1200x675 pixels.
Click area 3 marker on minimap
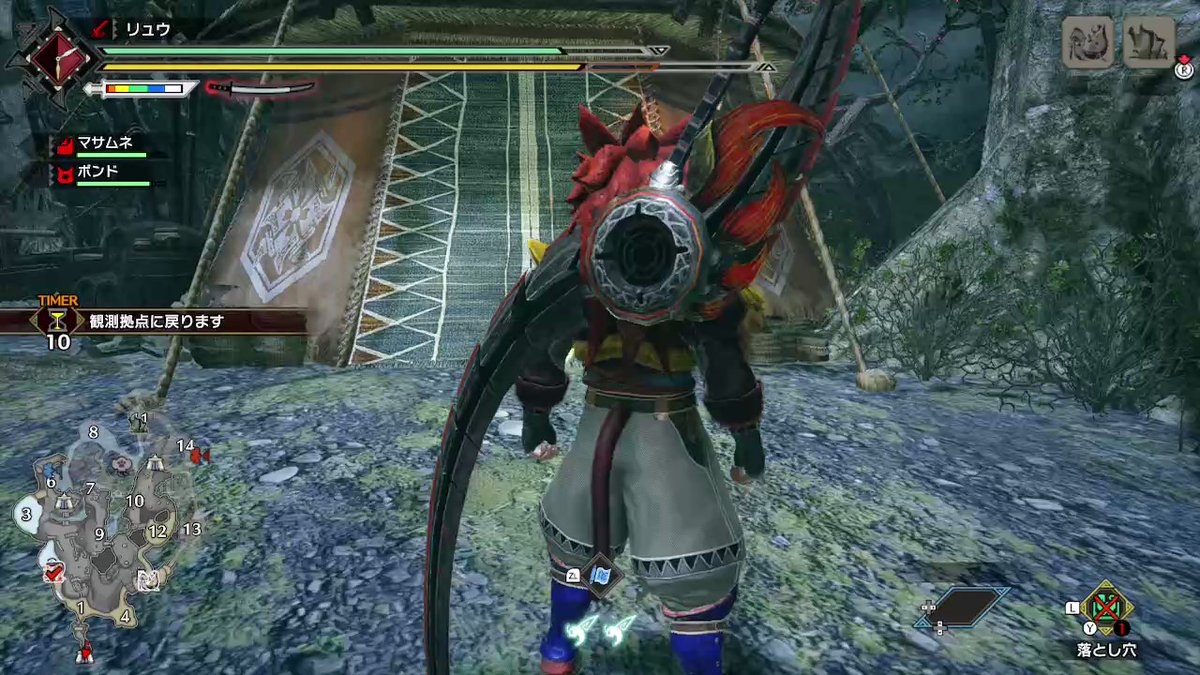tap(26, 514)
